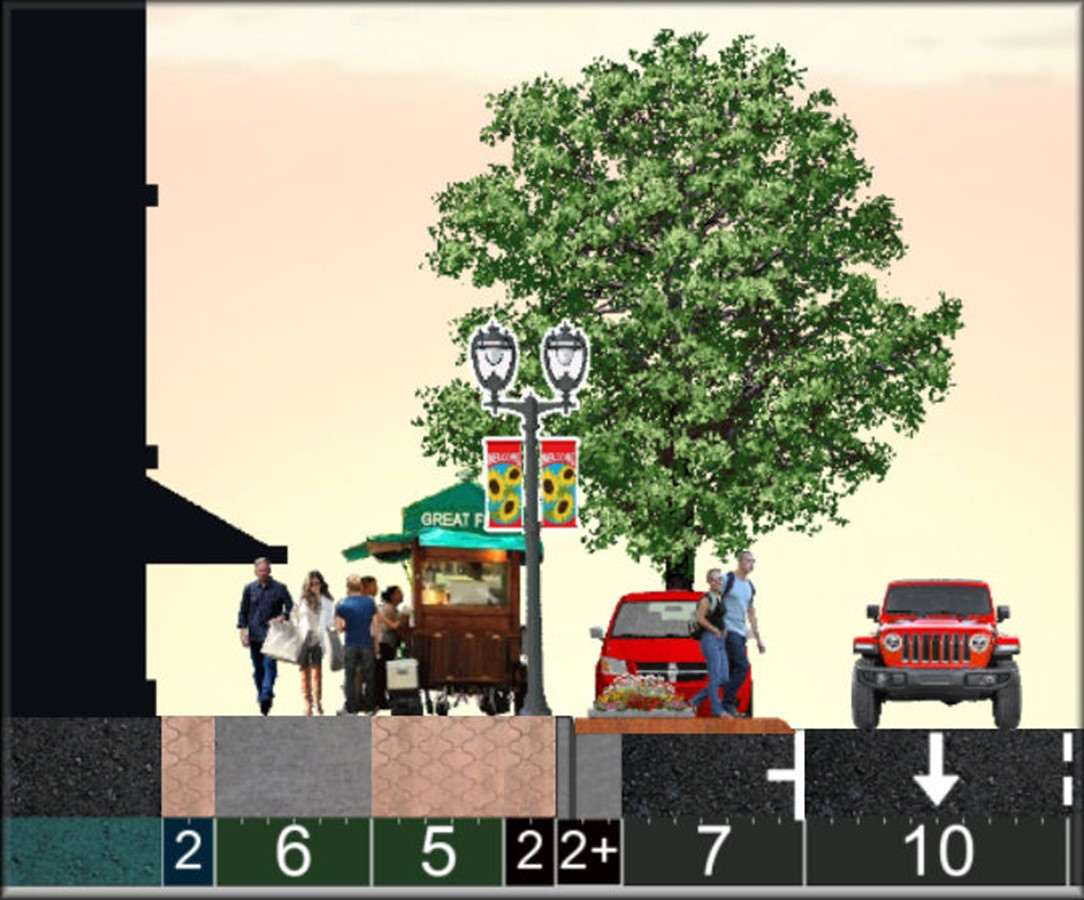Select the 10-foot travel lane segment
Screen dimensions: 1084x900
pos(937,851)
